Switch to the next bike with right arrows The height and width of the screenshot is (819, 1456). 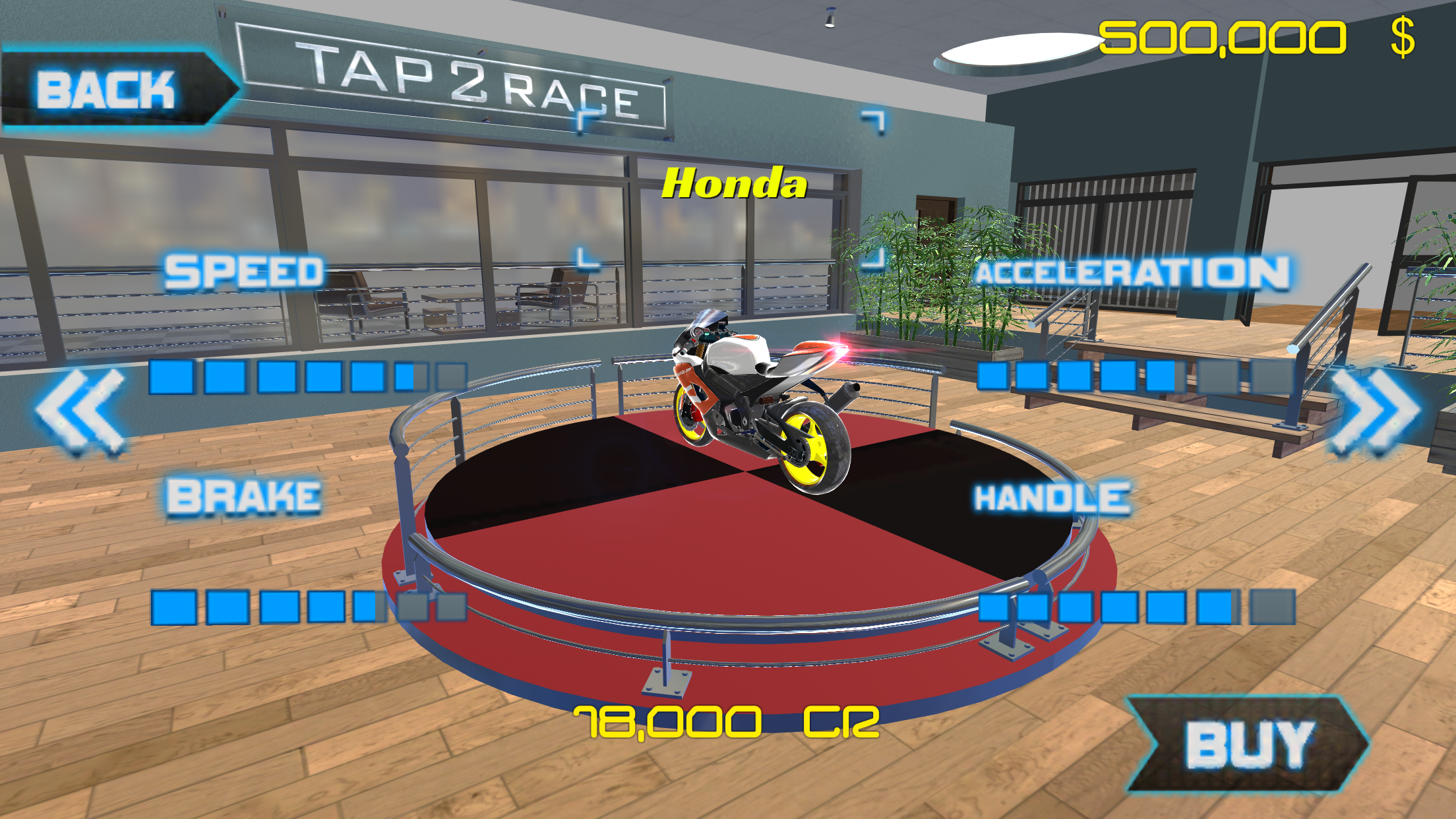pos(1375,411)
